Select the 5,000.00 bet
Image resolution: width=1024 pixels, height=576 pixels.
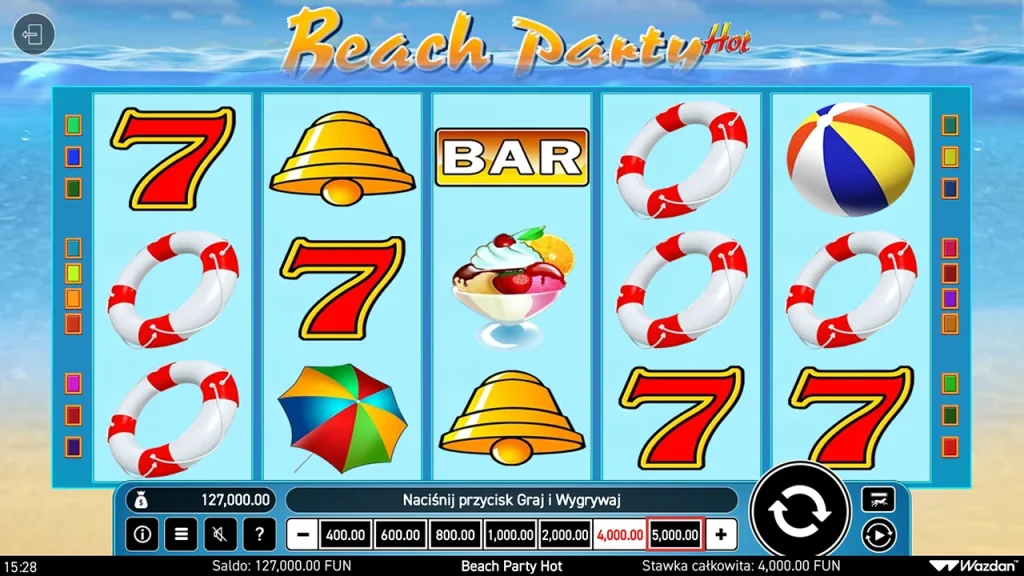coord(675,535)
